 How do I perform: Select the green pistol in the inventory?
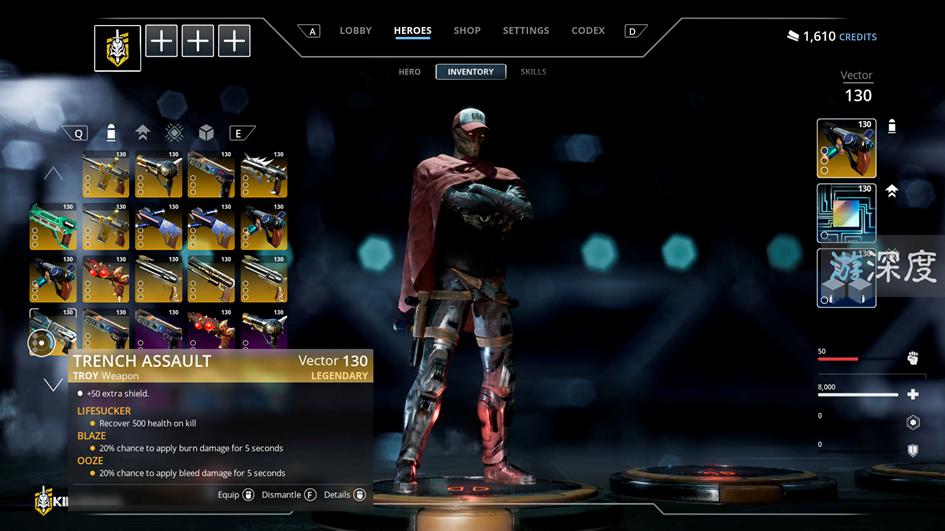pos(53,226)
